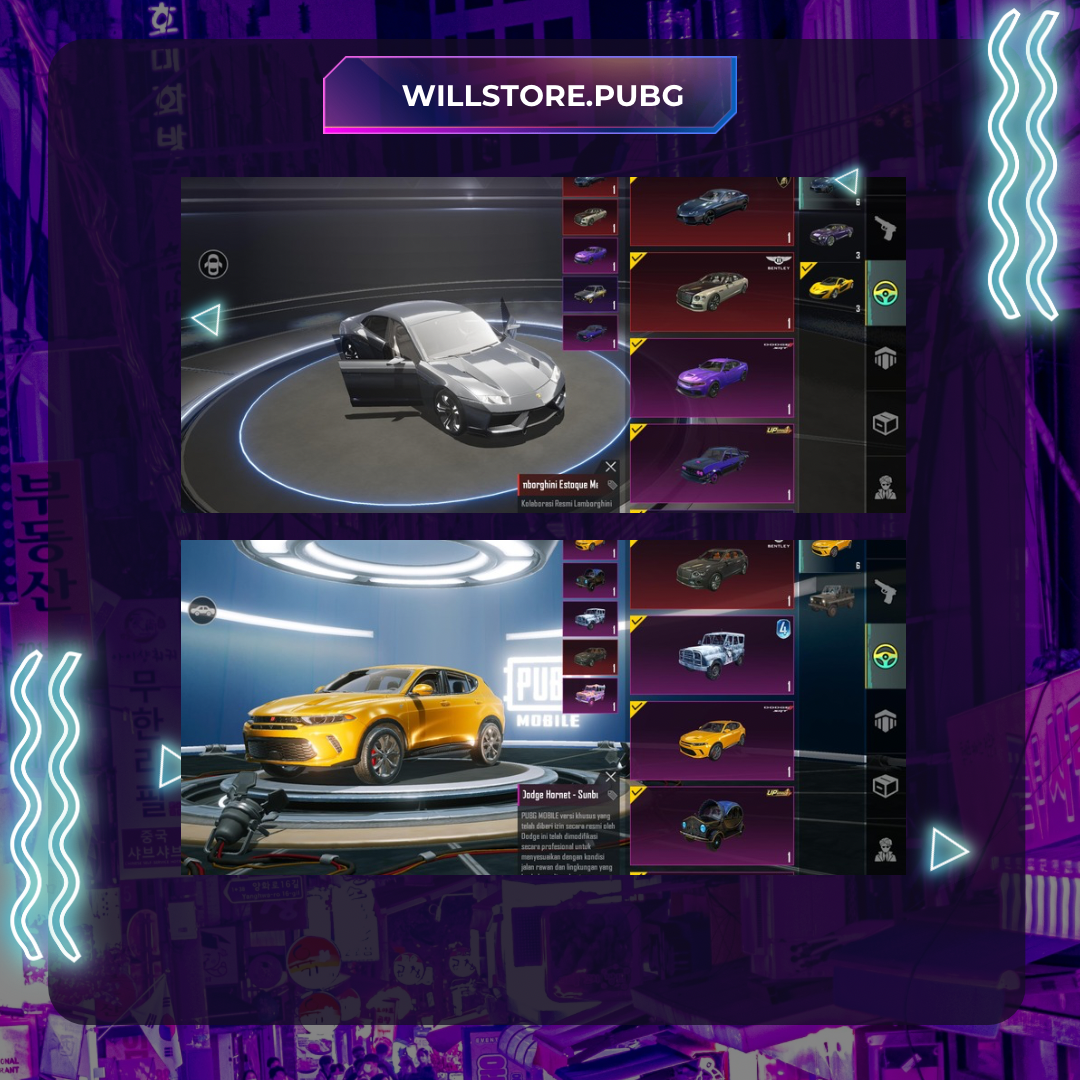1080x1080 pixels.
Task: Choose the white frosted UAZ skin card
Action: [711, 655]
